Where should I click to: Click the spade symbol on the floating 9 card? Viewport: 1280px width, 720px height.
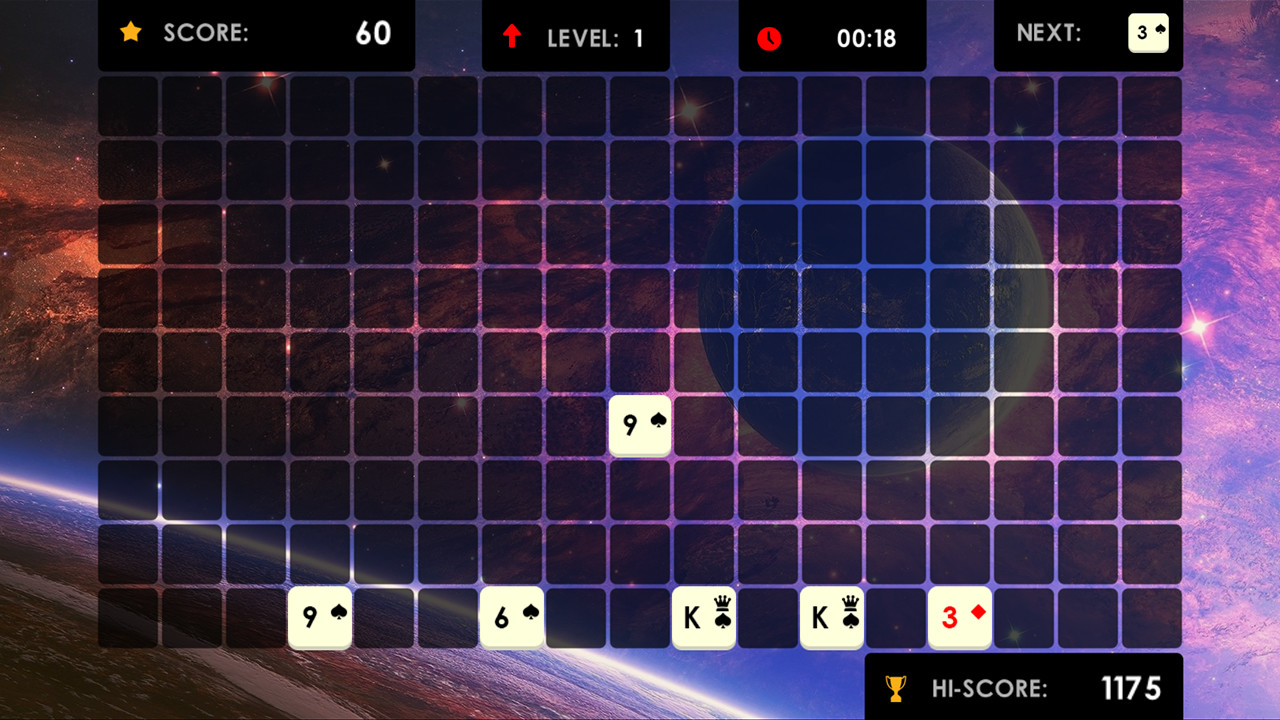[x=656, y=421]
